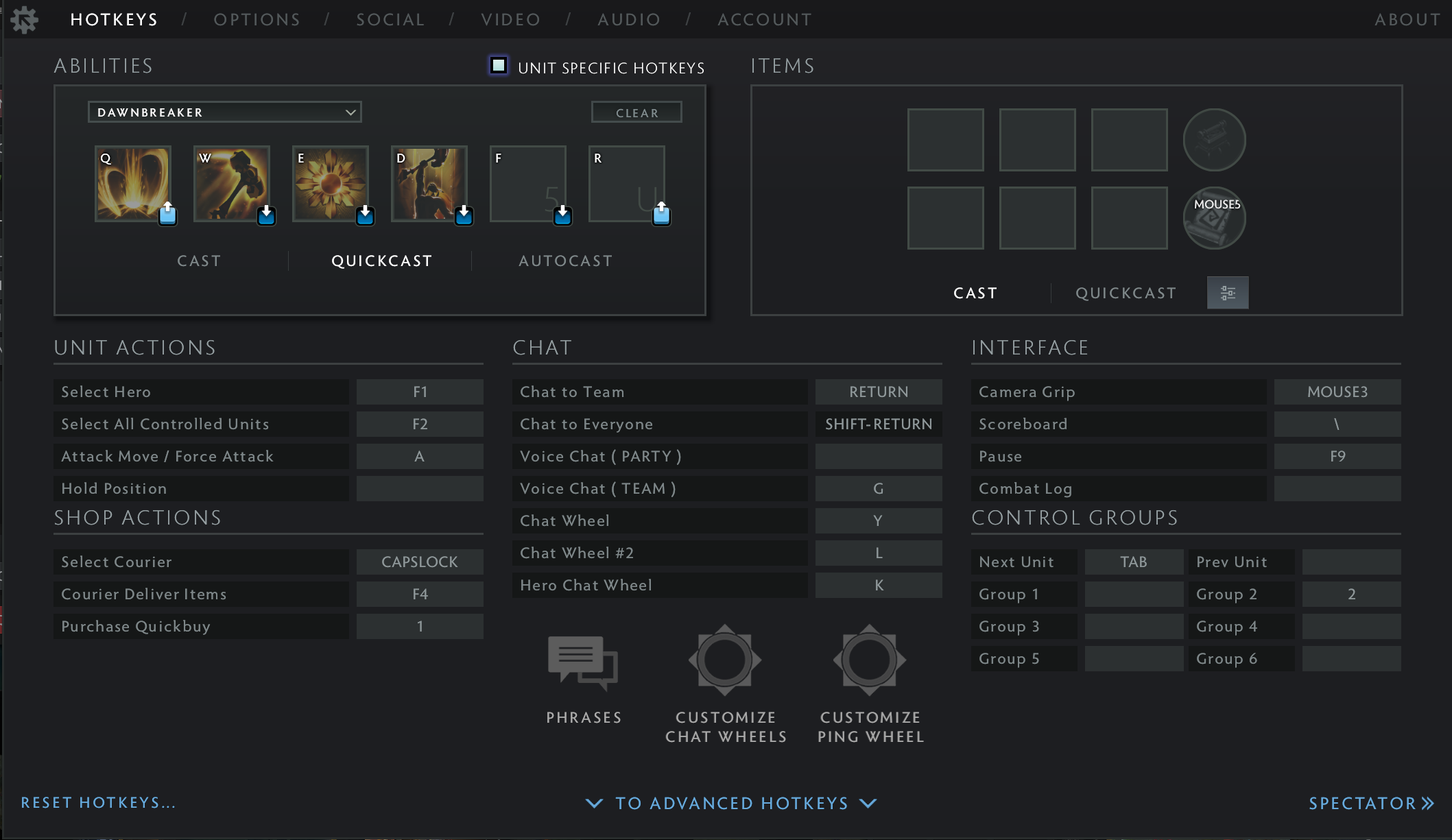Select the Q ability icon for Dawnbreaker
The height and width of the screenshot is (840, 1452).
click(132, 183)
